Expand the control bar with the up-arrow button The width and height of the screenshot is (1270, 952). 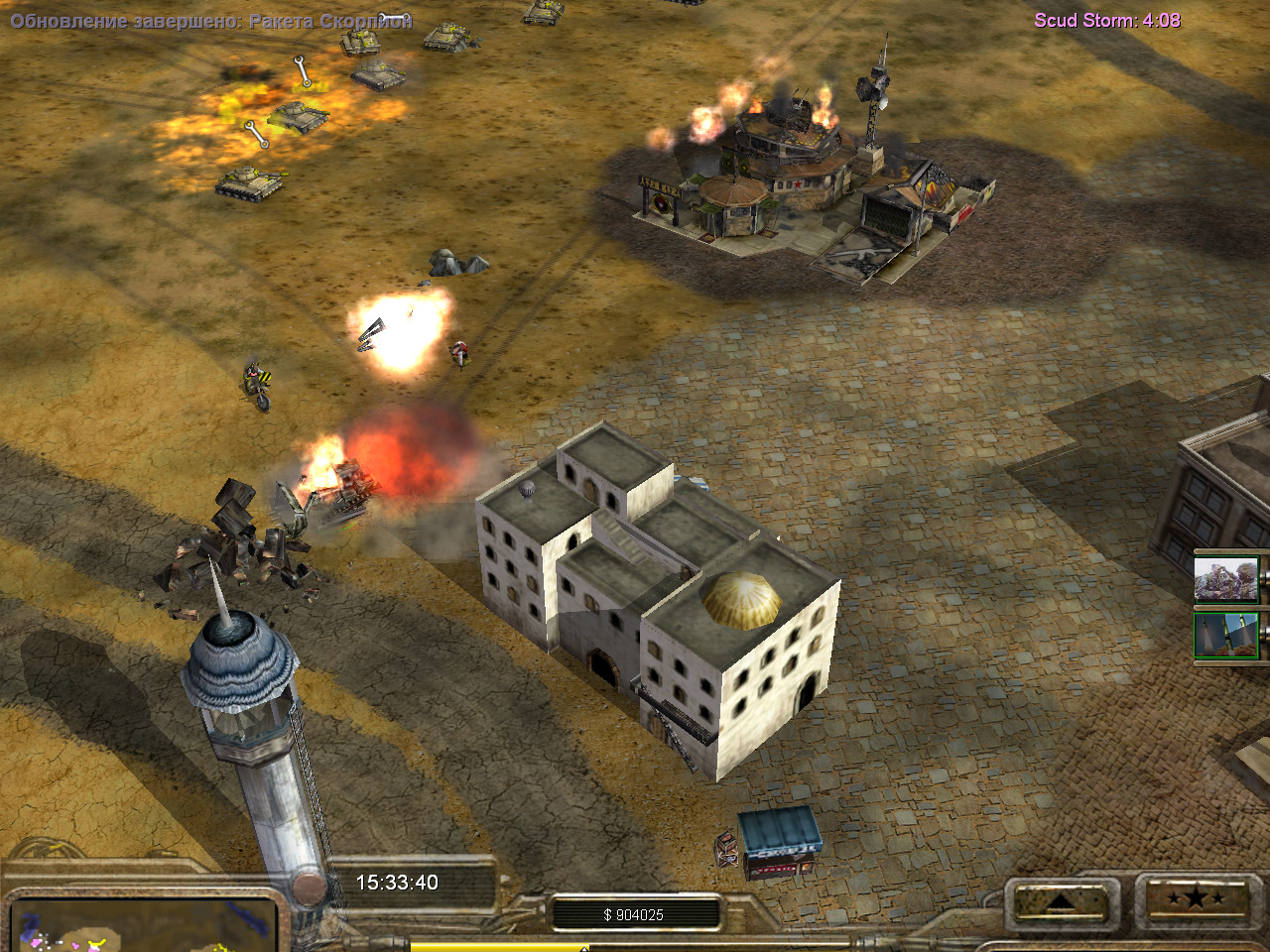pyautogui.click(x=1060, y=901)
